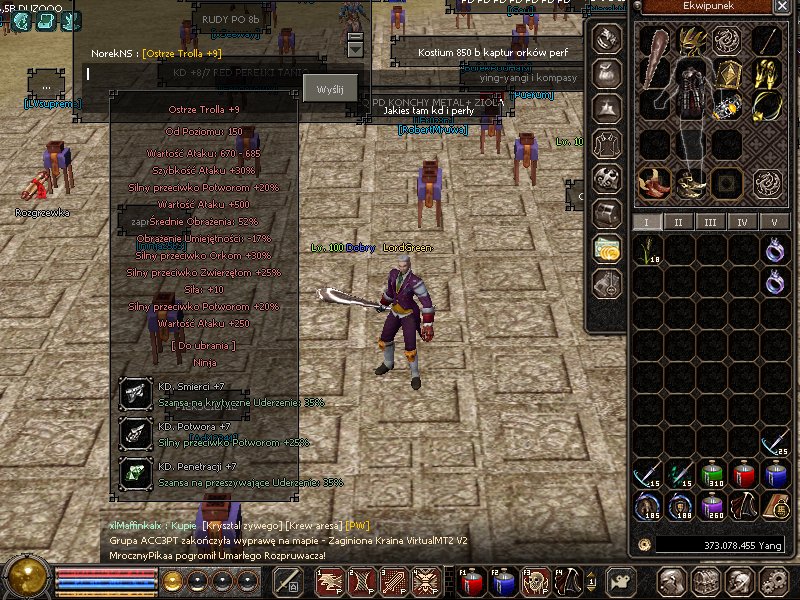Click the equipped golden helmet slot
800x600 pixels.
[x=690, y=41]
